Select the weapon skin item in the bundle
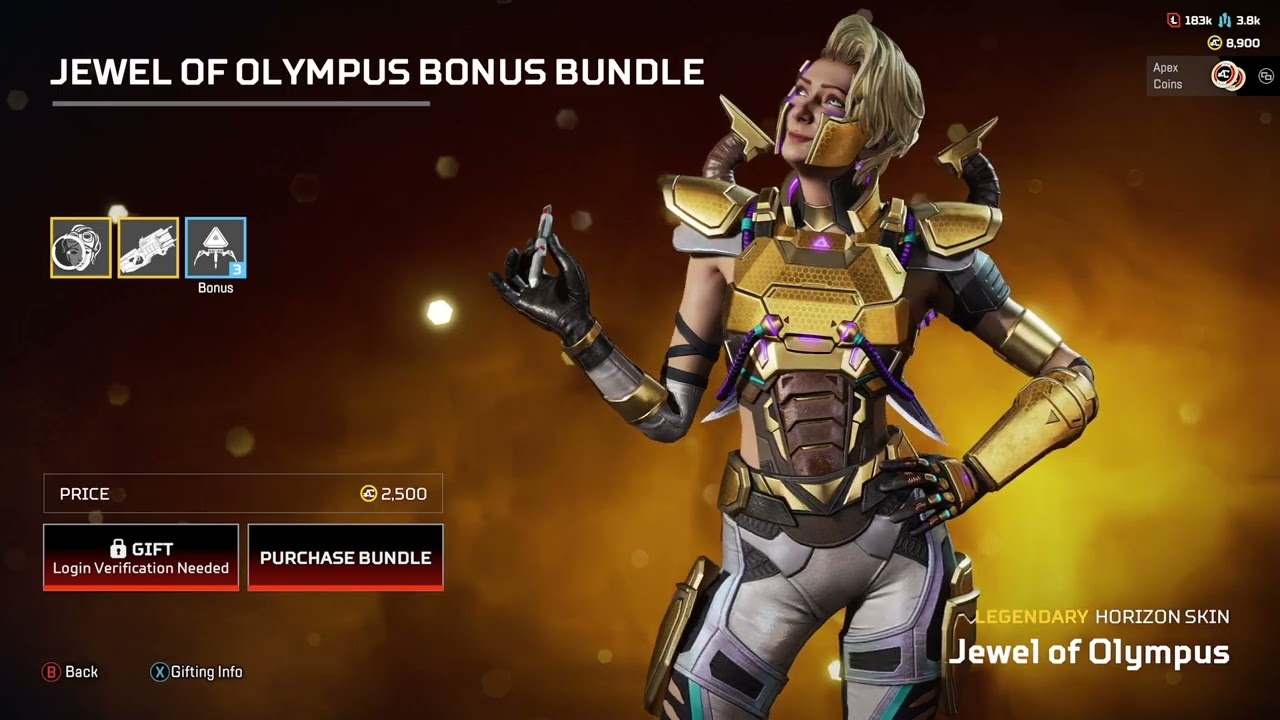The width and height of the screenshot is (1280, 720). 147,246
